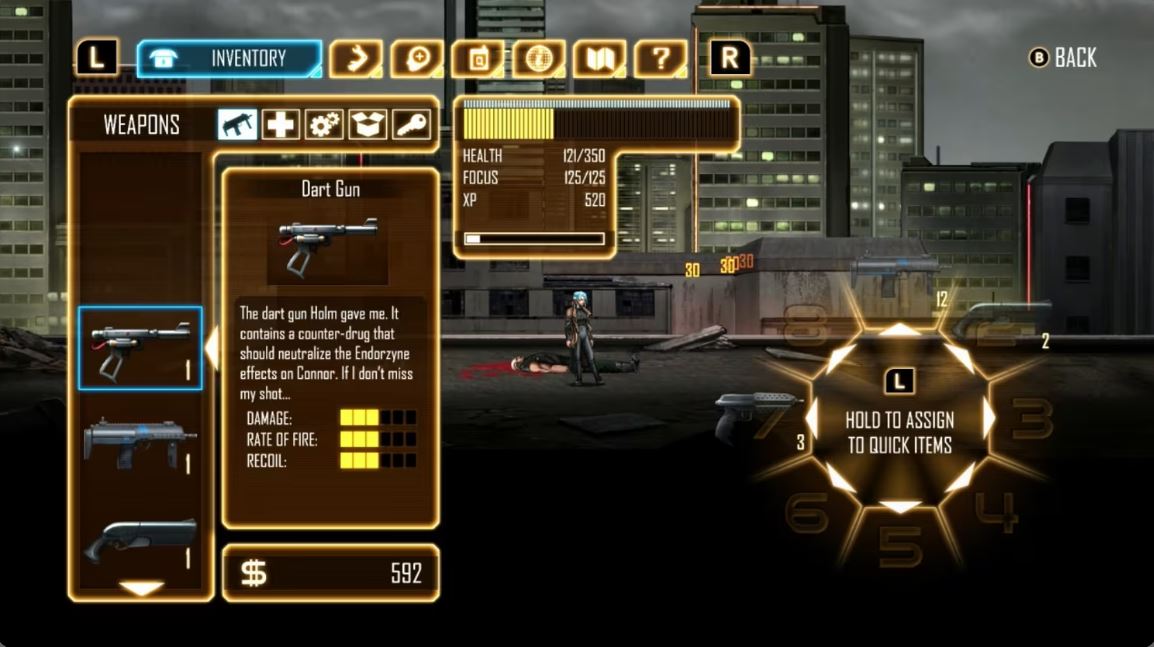The image size is (1154, 647).
Task: Select the Dart Gun in weapon list
Action: 140,348
